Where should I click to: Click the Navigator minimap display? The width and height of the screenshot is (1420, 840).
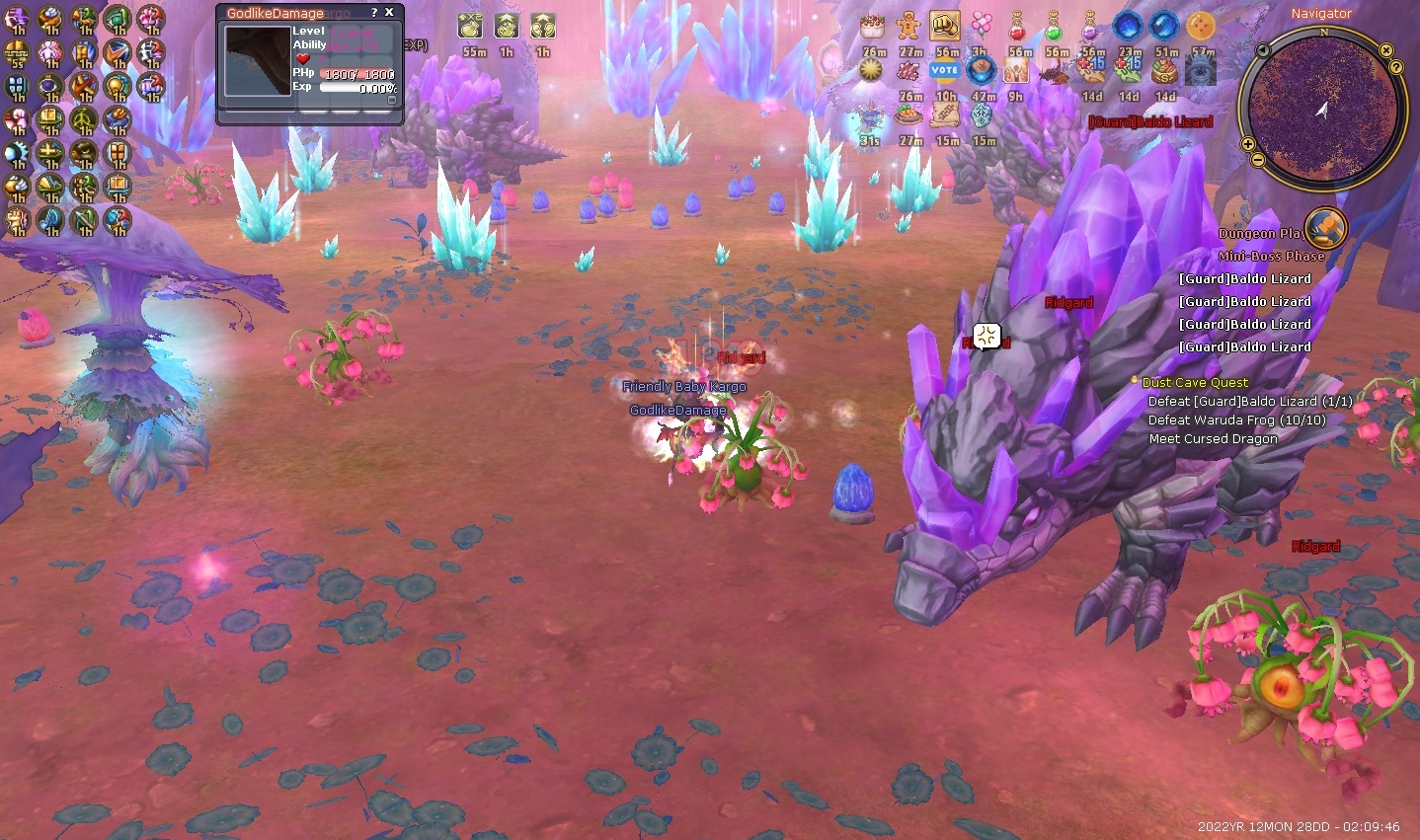tap(1322, 108)
